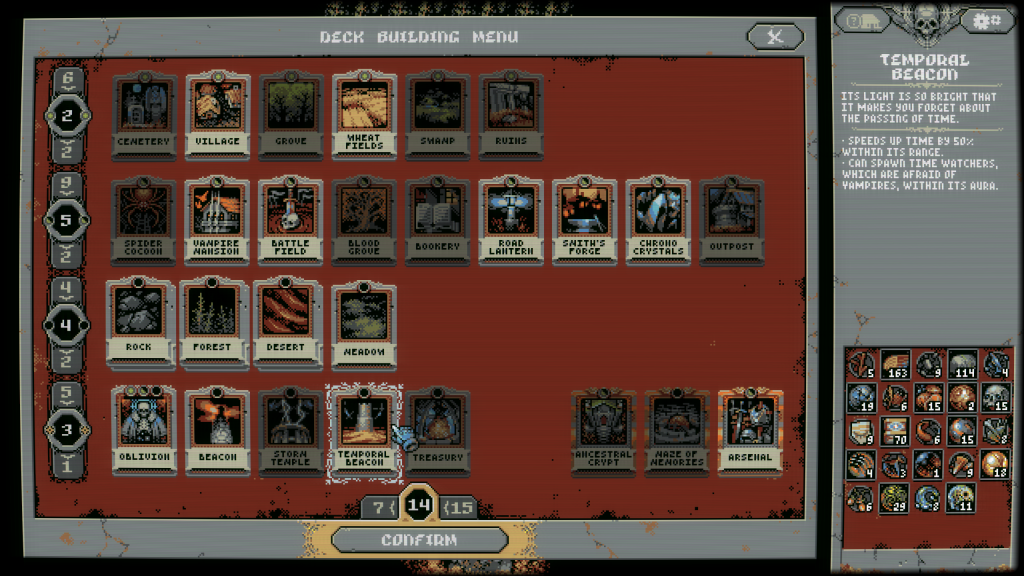
Task: Toggle the Village card
Action: click(x=217, y=115)
